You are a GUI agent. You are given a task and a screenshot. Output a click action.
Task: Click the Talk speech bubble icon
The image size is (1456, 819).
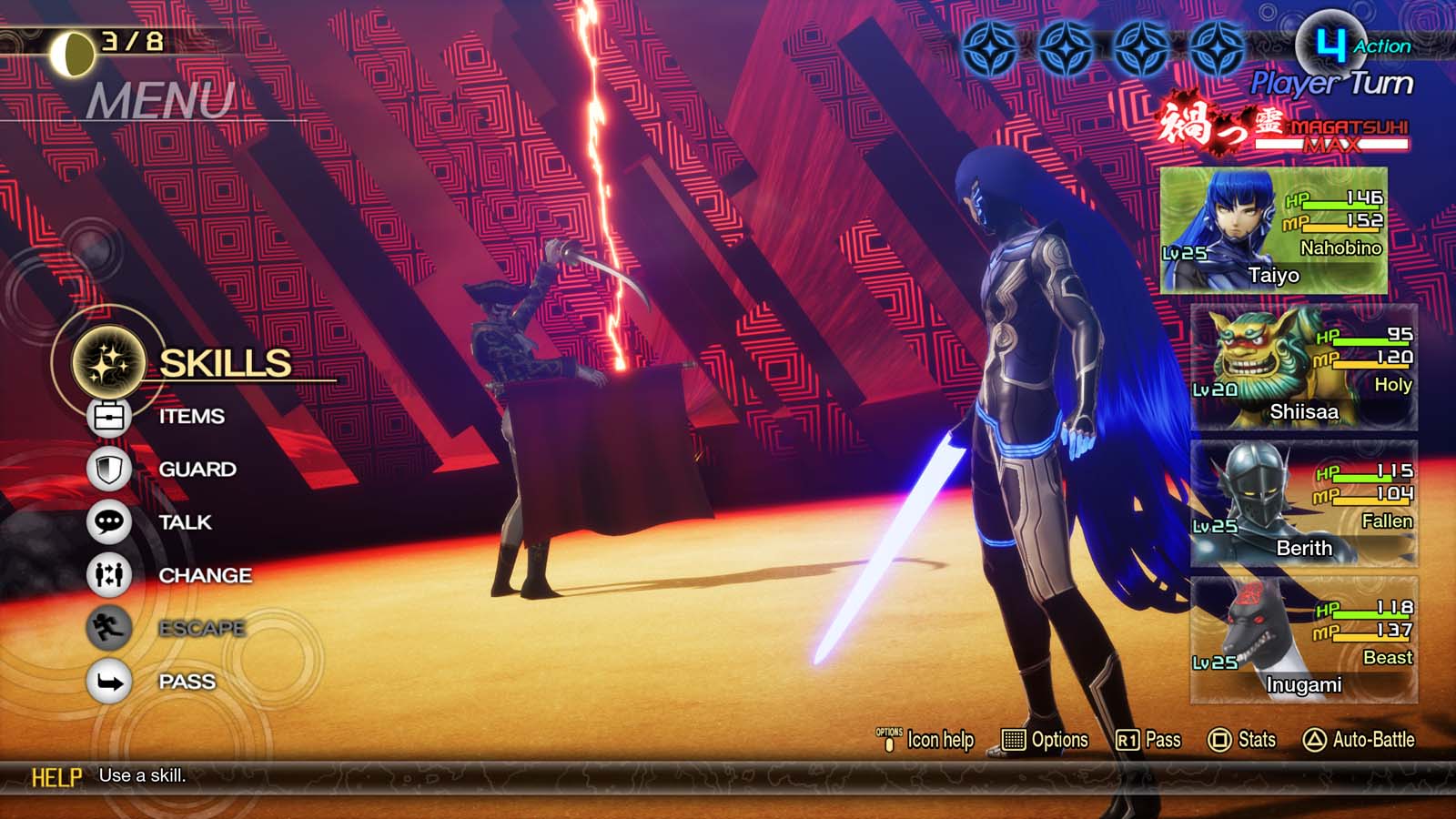[x=108, y=521]
